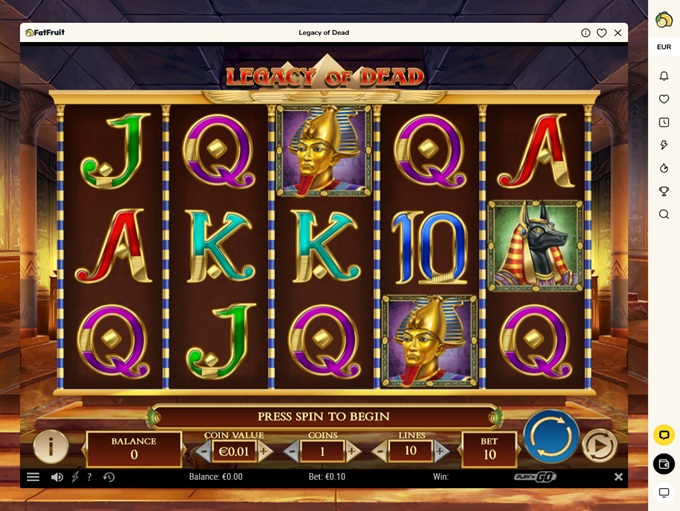Image resolution: width=680 pixels, height=511 pixels.
Task: Open the notifications bell in the sidebar
Action: tap(664, 76)
